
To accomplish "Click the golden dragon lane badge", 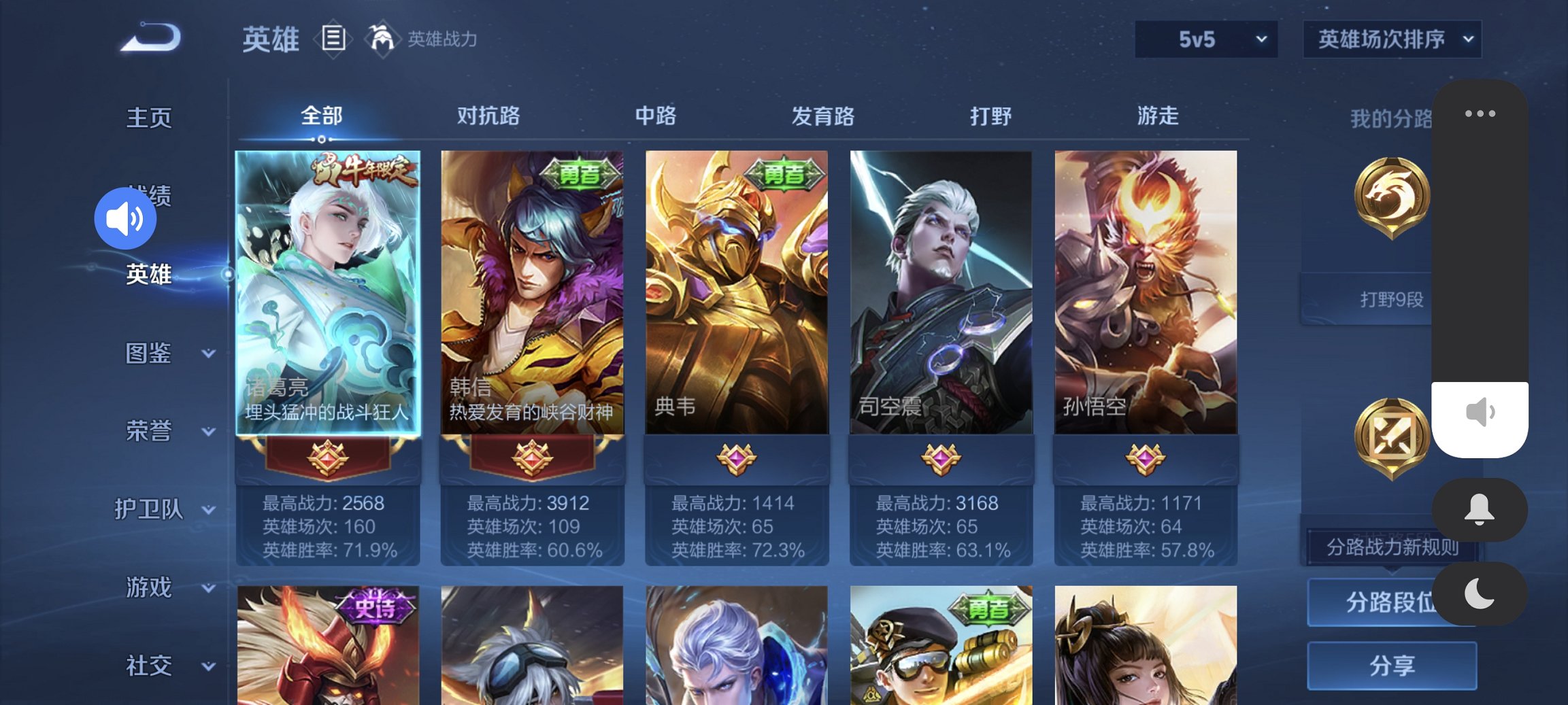I will [x=1393, y=197].
